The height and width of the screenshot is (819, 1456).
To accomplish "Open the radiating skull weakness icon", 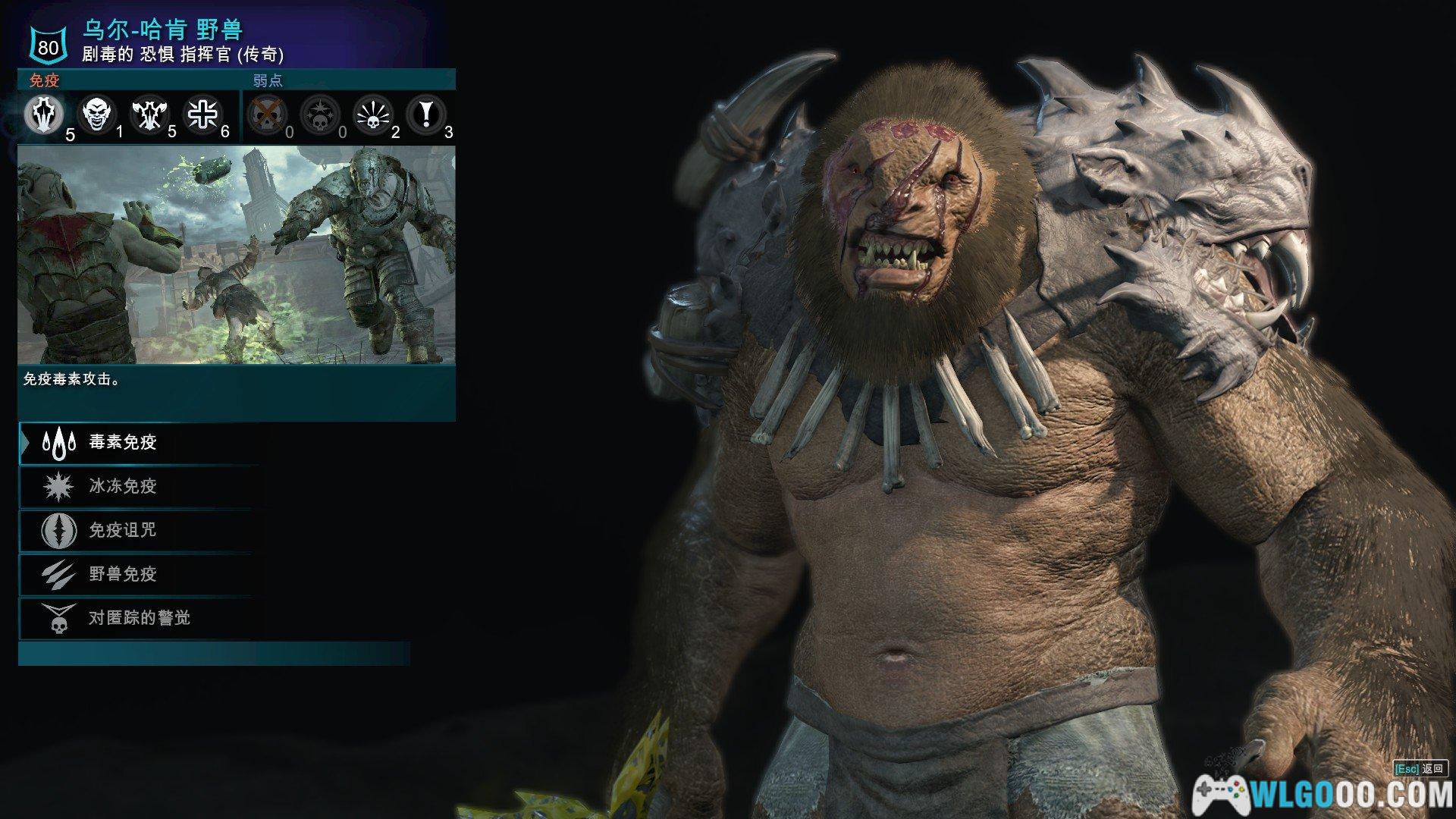I will click(x=372, y=115).
